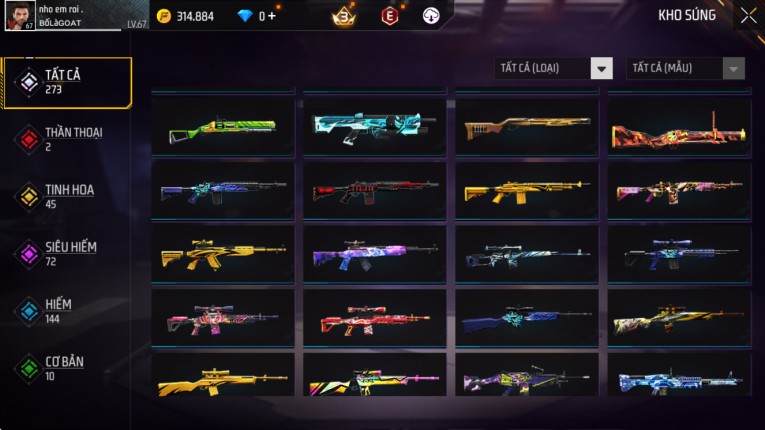Switch to the Cơ Bản tab
The width and height of the screenshot is (765, 430).
(68, 367)
